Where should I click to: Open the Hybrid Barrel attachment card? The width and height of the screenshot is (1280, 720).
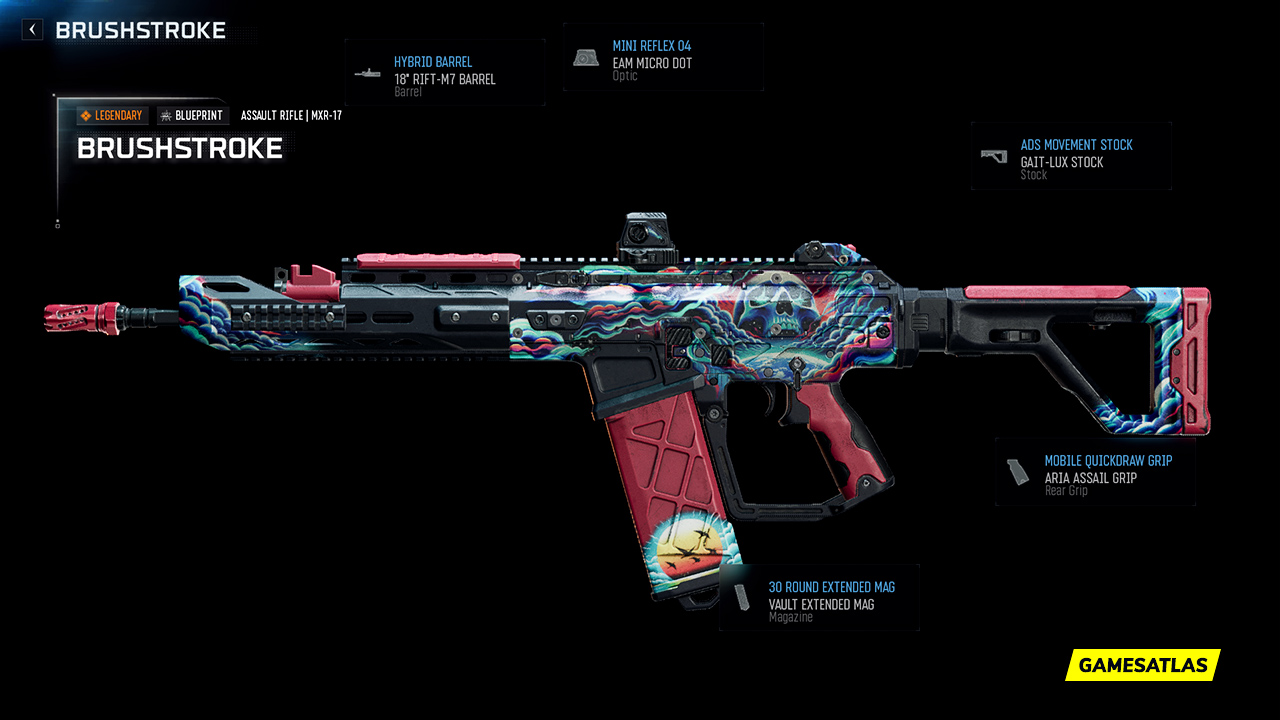coord(445,71)
